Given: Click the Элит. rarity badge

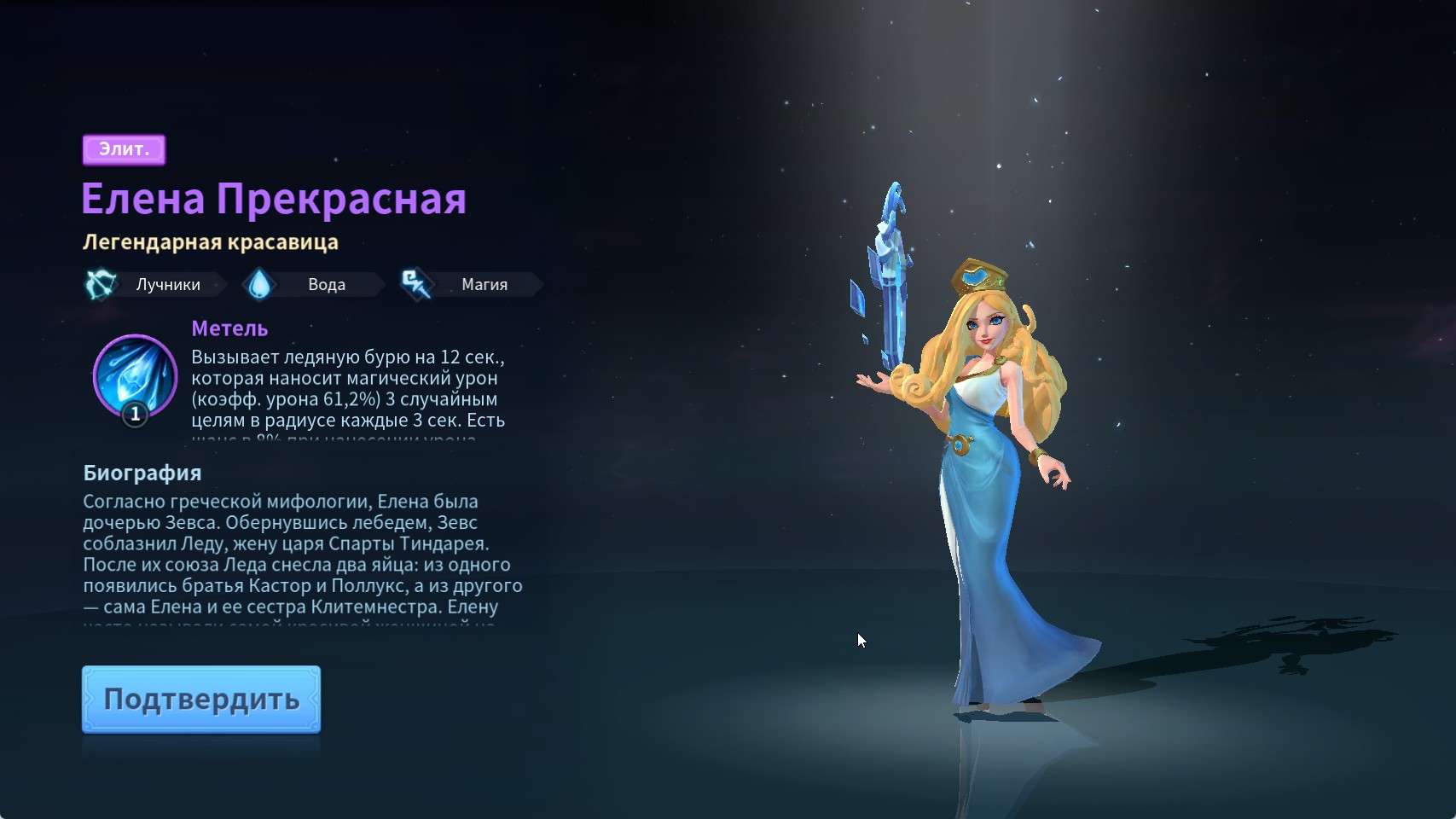Looking at the screenshot, I should coord(125,148).
